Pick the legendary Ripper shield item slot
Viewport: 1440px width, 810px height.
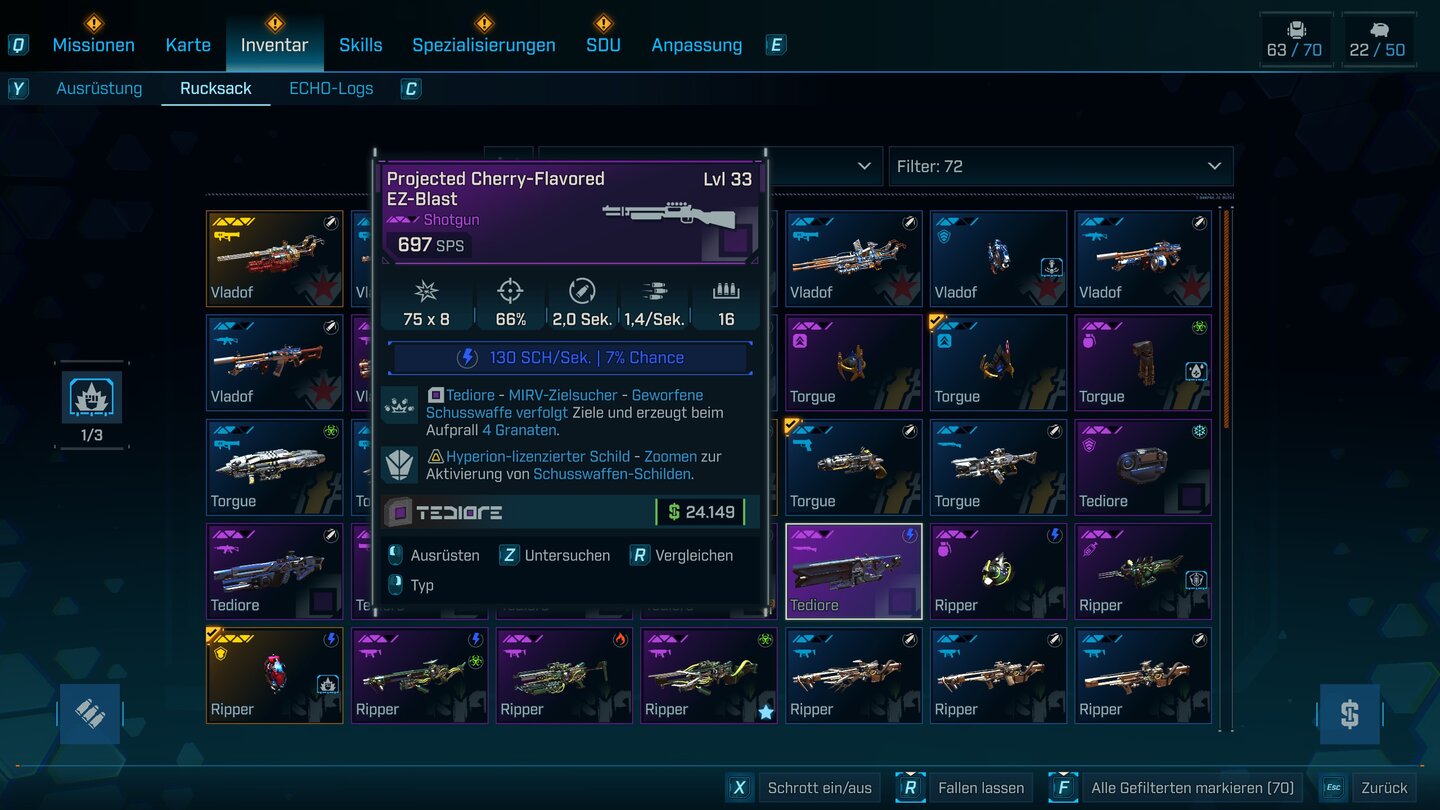tap(274, 675)
